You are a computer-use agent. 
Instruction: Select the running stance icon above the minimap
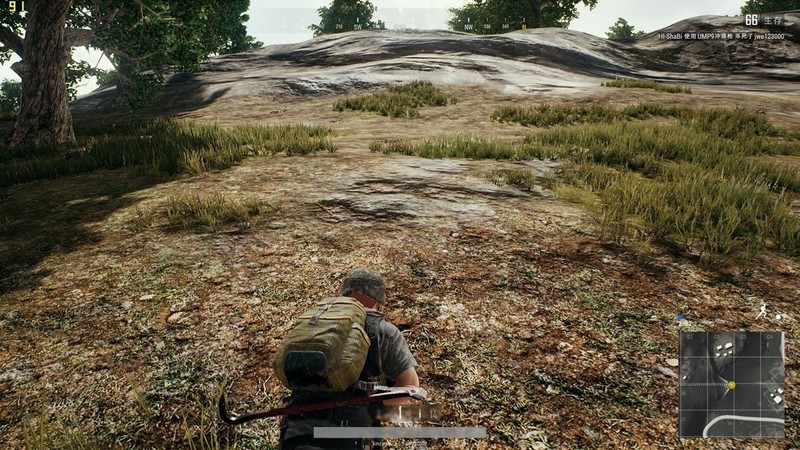click(762, 312)
